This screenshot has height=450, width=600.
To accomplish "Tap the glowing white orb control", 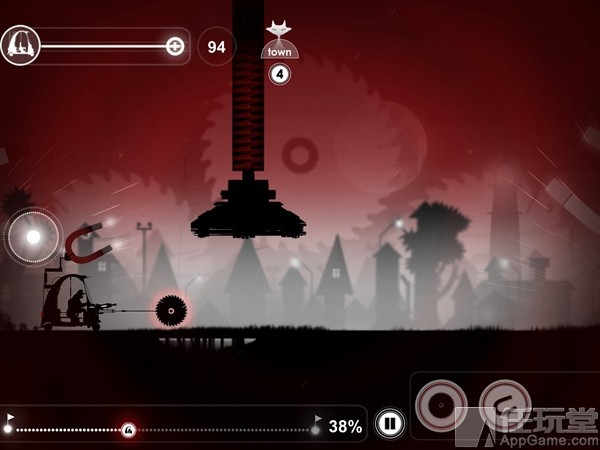I will [x=33, y=237].
